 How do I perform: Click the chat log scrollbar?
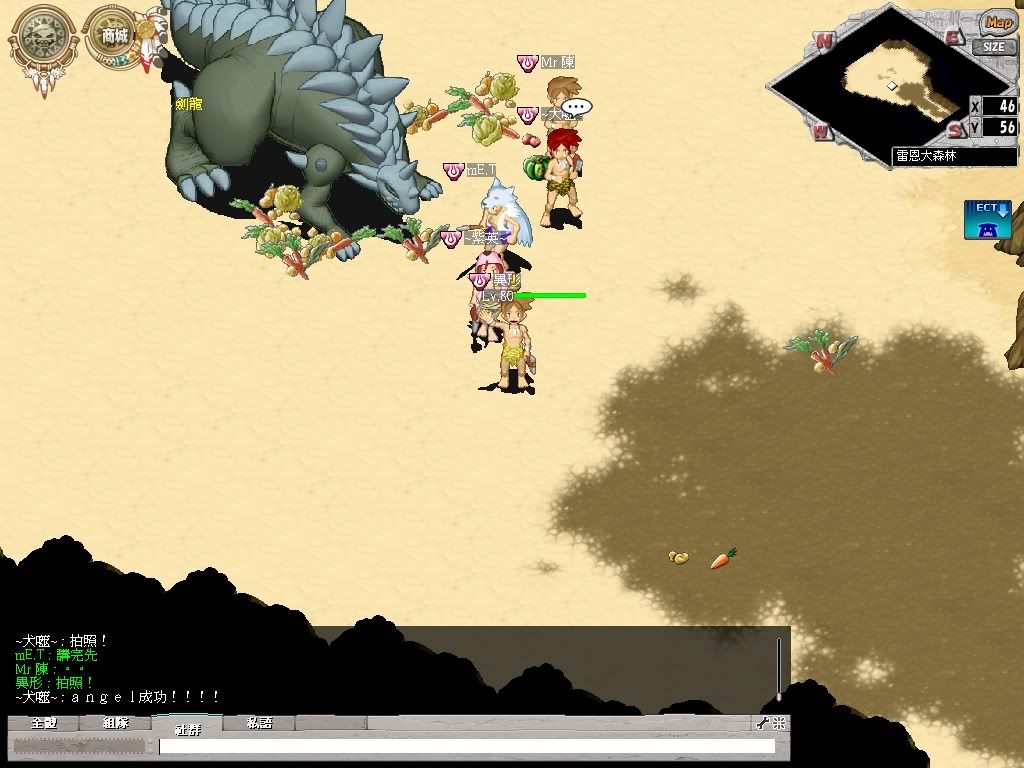pos(779,667)
